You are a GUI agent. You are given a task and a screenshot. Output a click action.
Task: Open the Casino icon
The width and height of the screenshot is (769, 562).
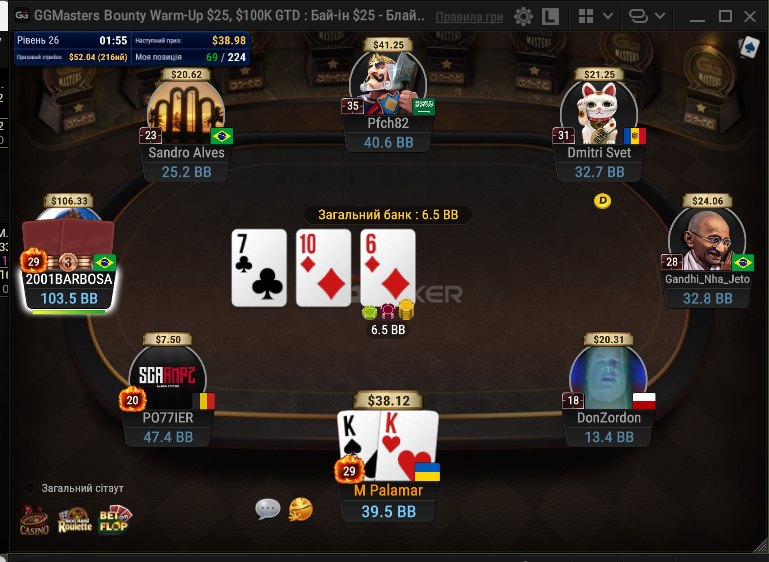click(34, 520)
